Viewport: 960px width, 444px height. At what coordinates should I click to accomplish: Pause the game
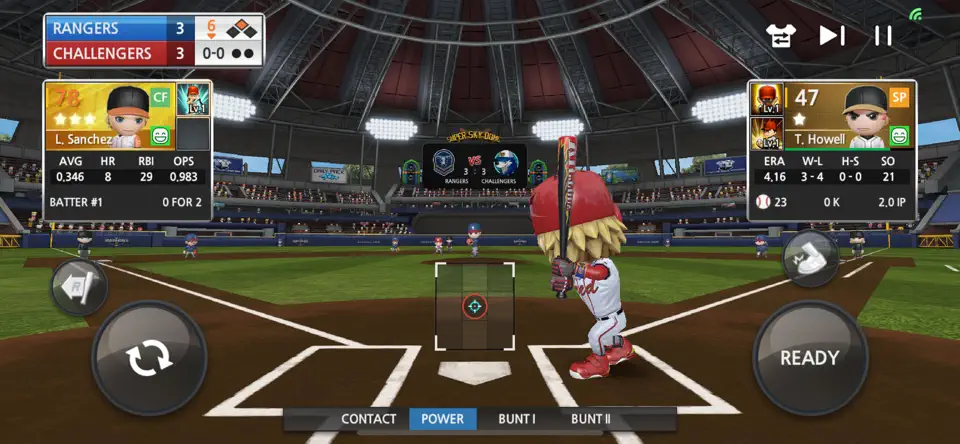(883, 36)
